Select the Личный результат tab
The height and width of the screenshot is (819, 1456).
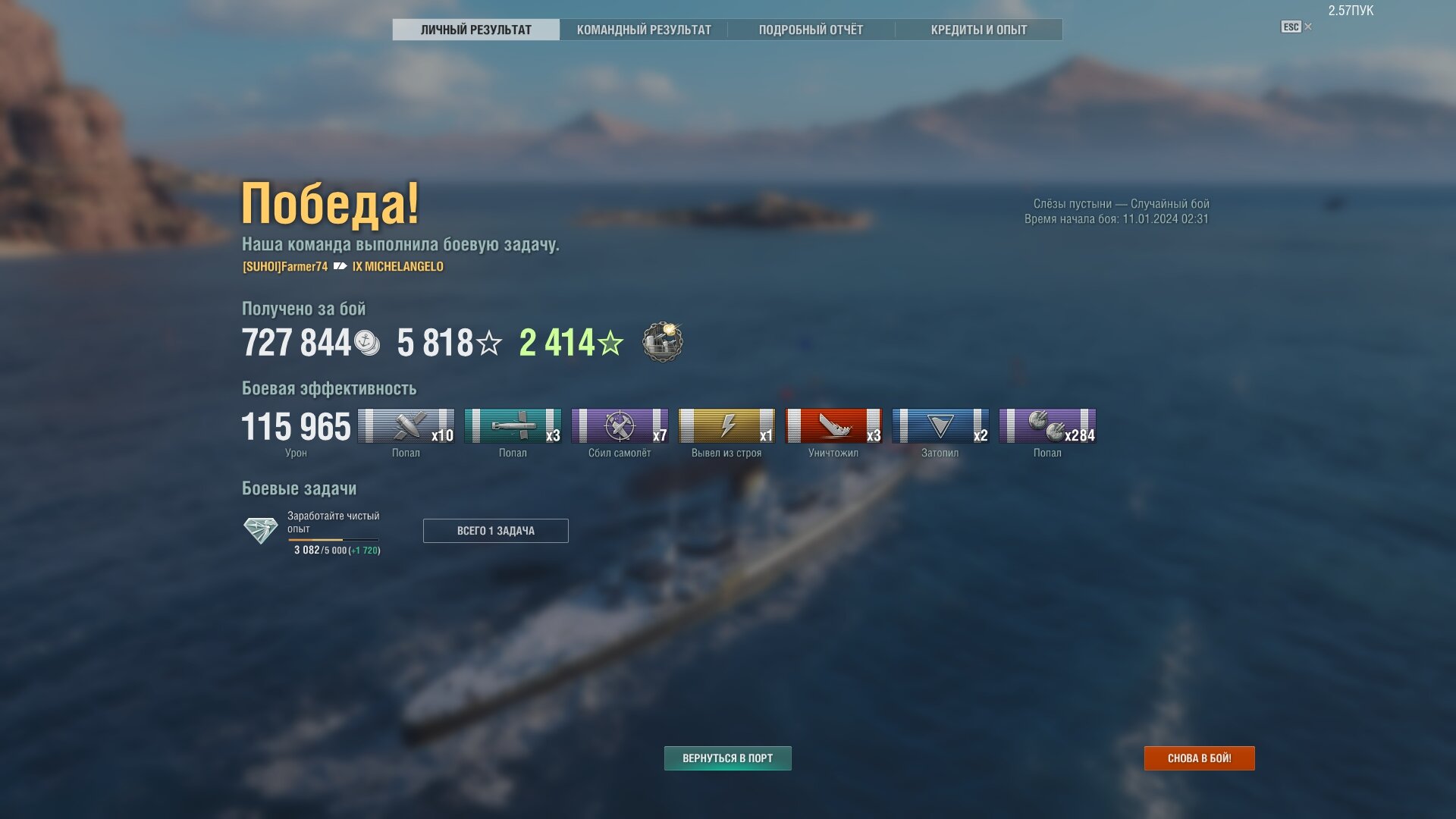(475, 30)
